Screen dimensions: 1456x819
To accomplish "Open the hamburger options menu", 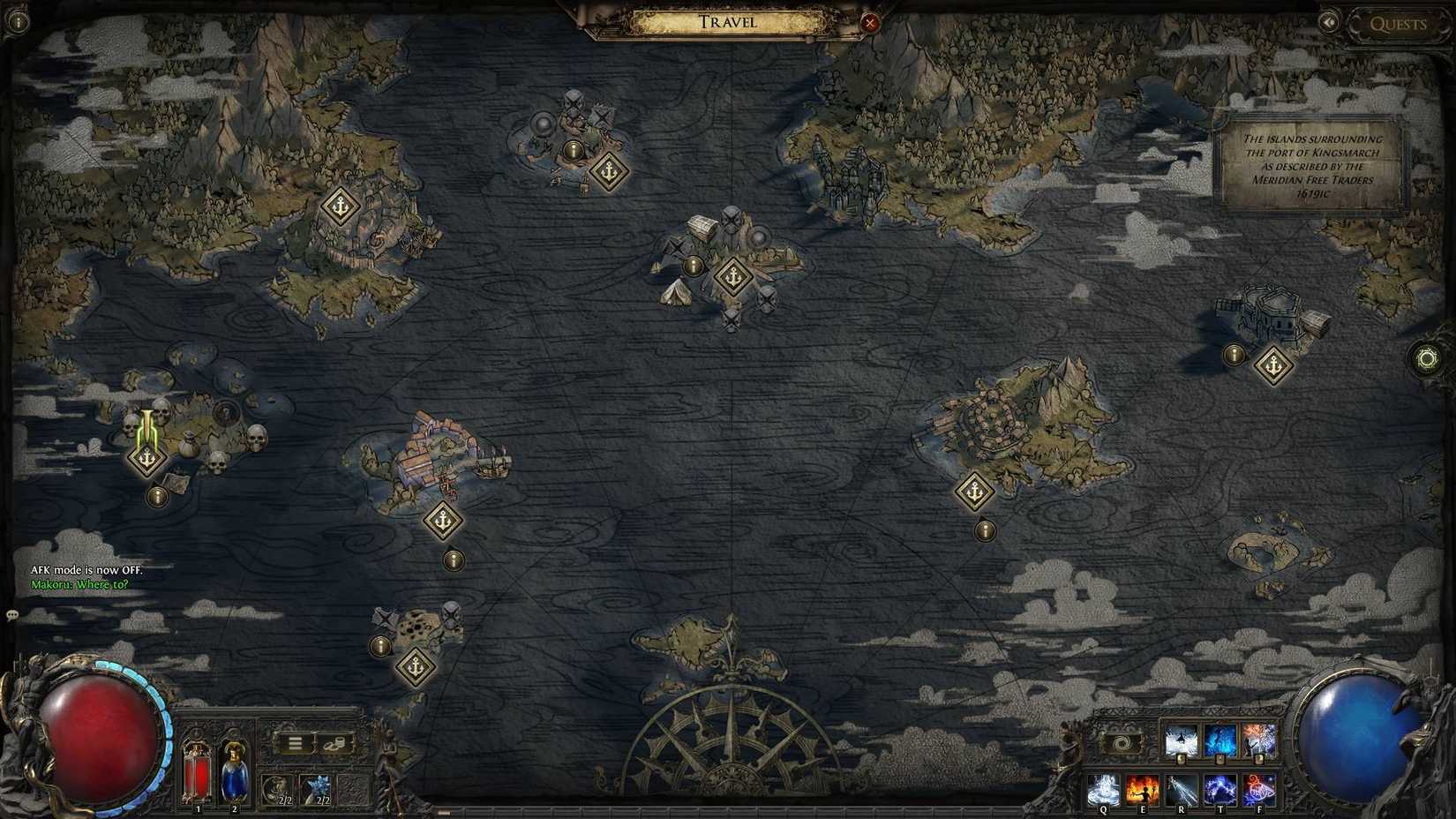I will 295,744.
